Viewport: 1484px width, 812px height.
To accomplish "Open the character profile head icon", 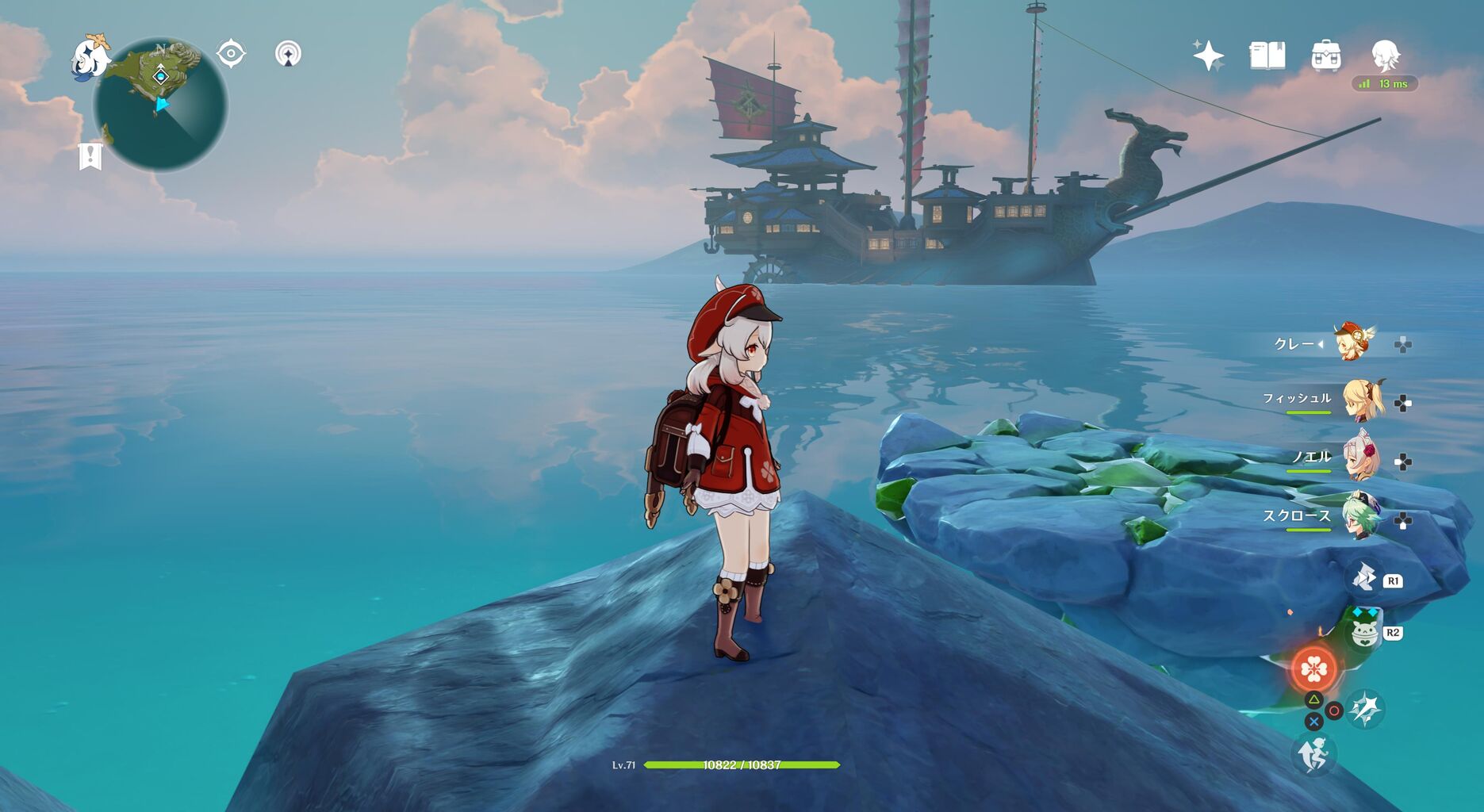I will pyautogui.click(x=1385, y=56).
